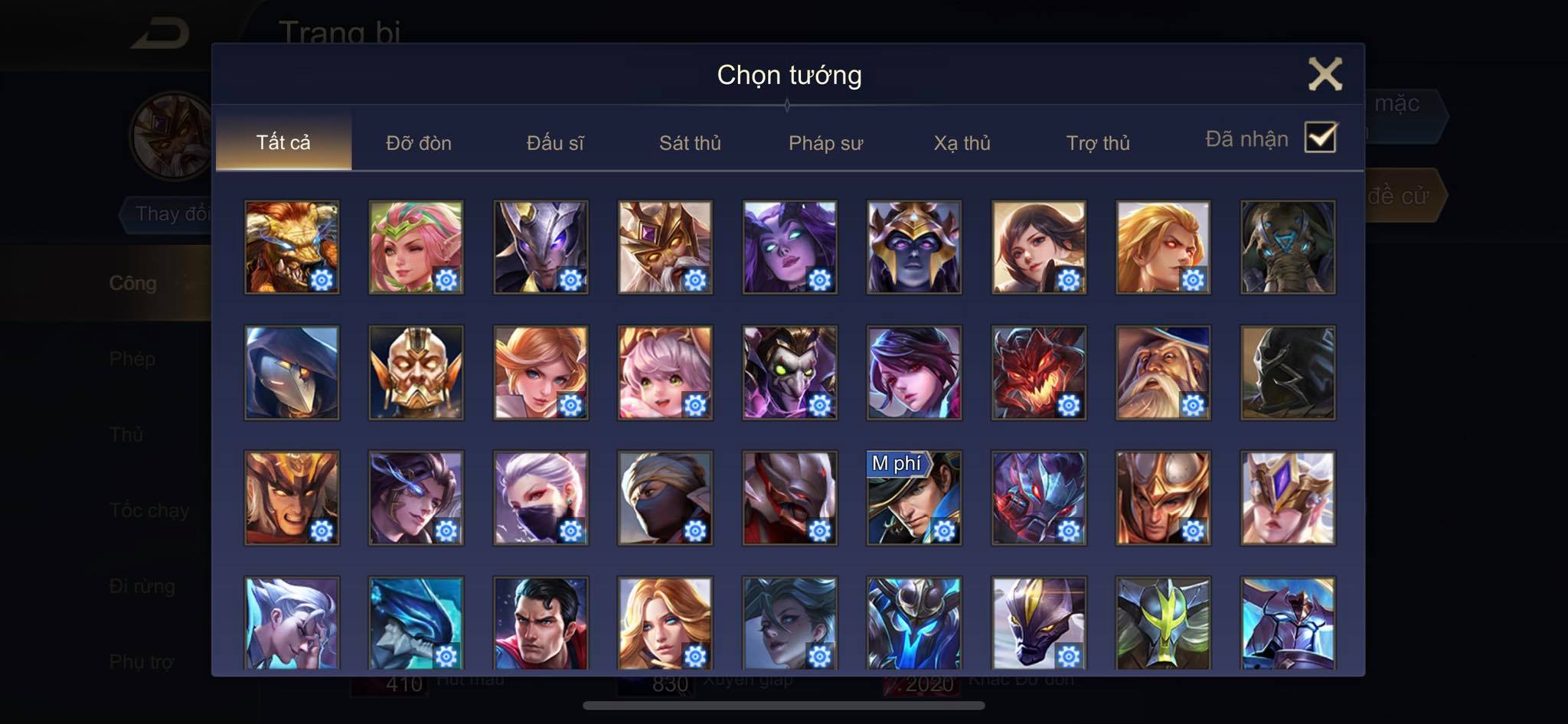Switch to the Xạ thủ tab
1568x724 pixels.
(962, 143)
